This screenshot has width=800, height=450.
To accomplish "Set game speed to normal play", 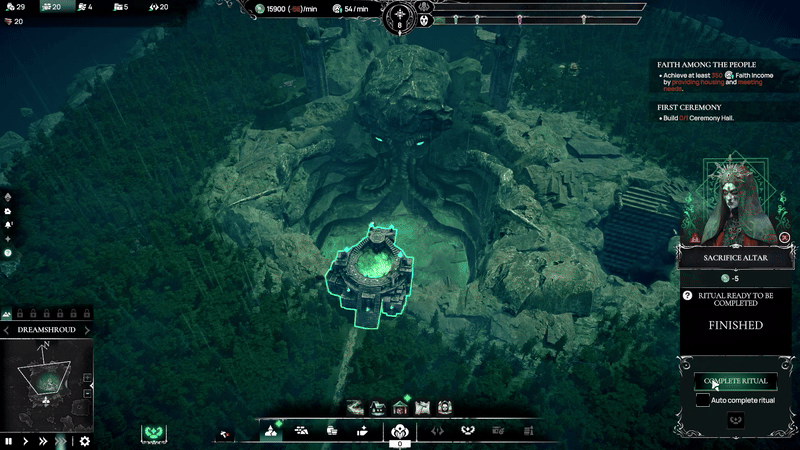I will click(x=25, y=441).
